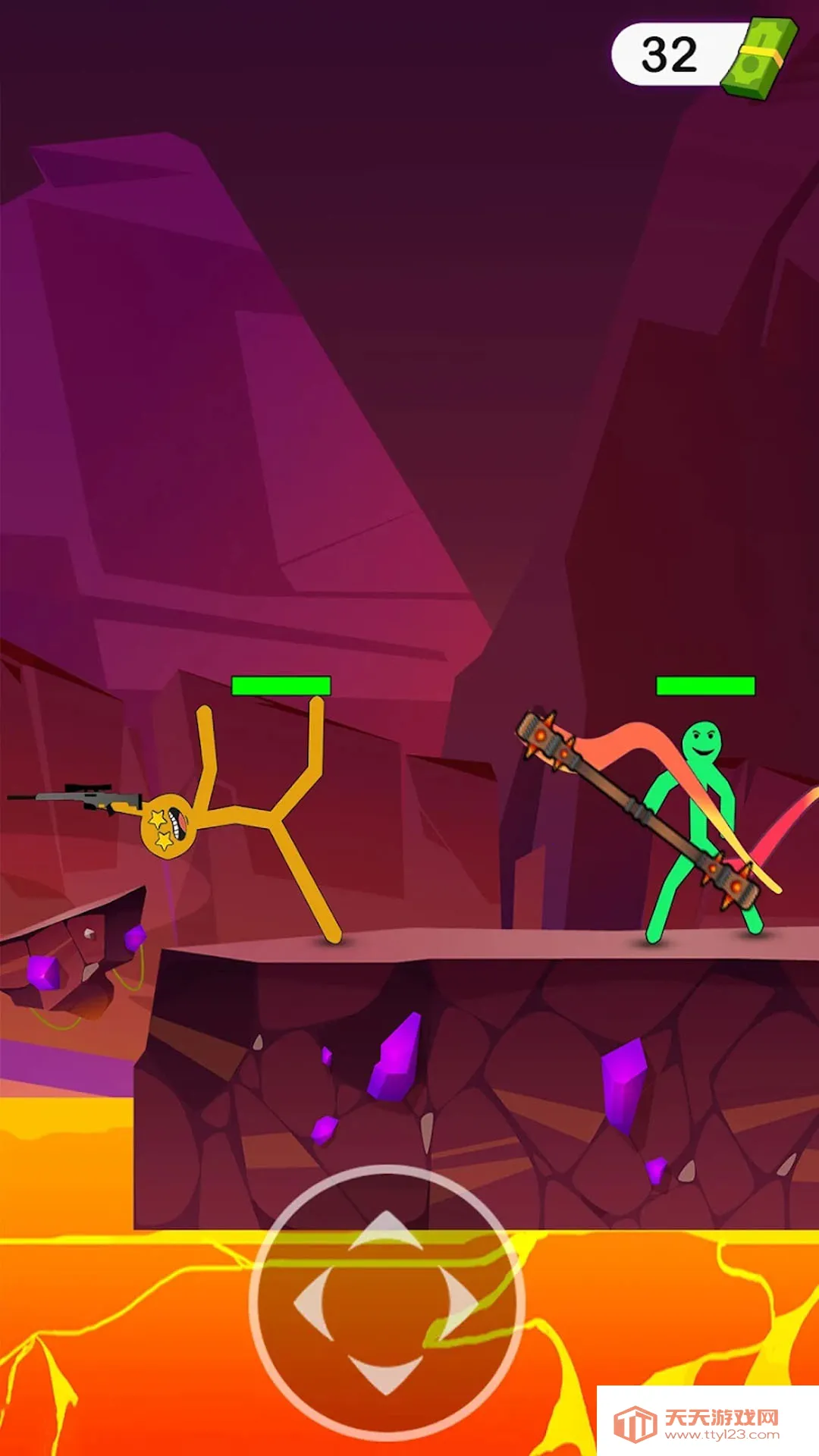
Task: Click the left arrow on the joystick
Action: (313, 1303)
